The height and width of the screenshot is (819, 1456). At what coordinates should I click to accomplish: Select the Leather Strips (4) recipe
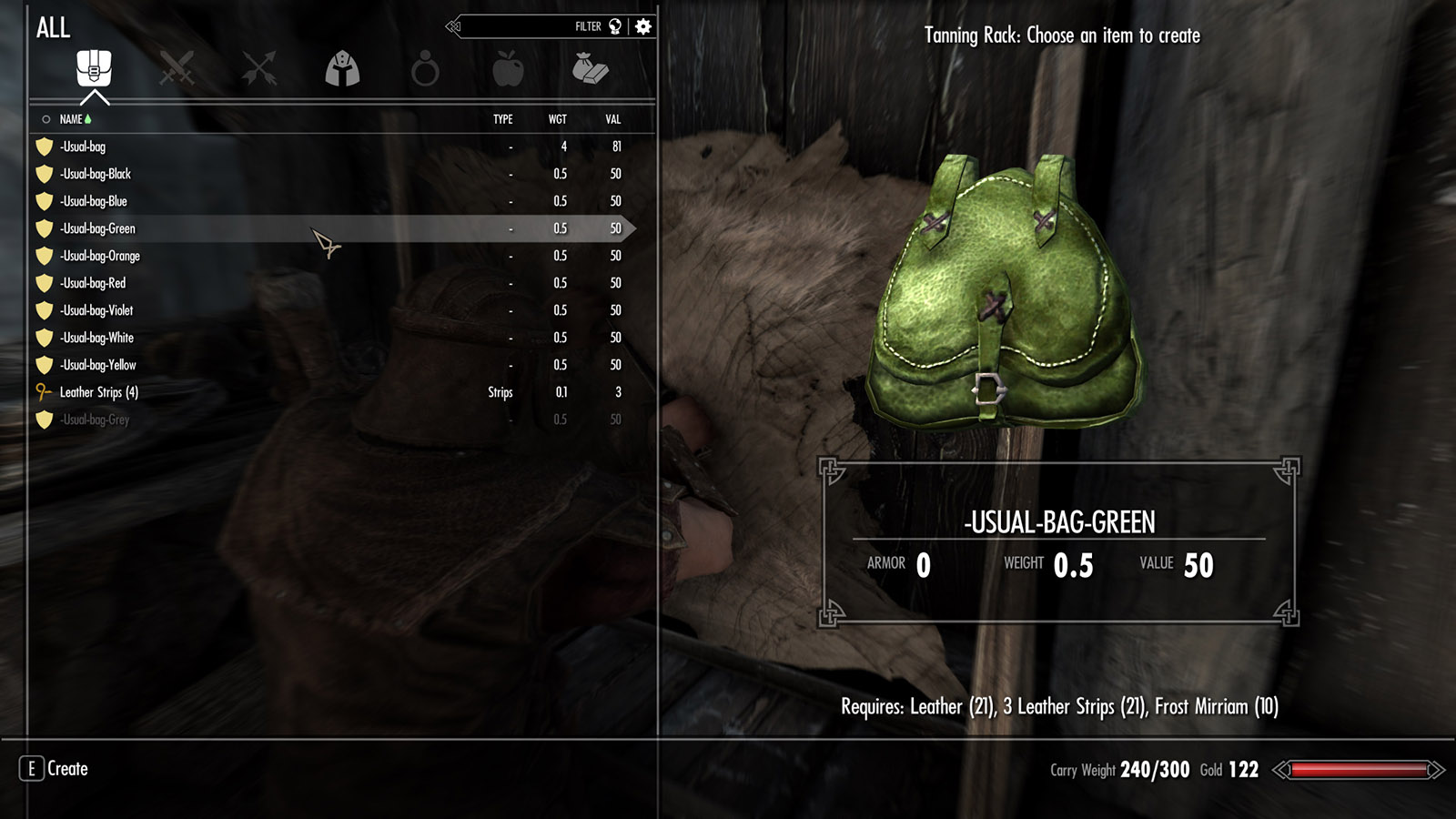[98, 392]
